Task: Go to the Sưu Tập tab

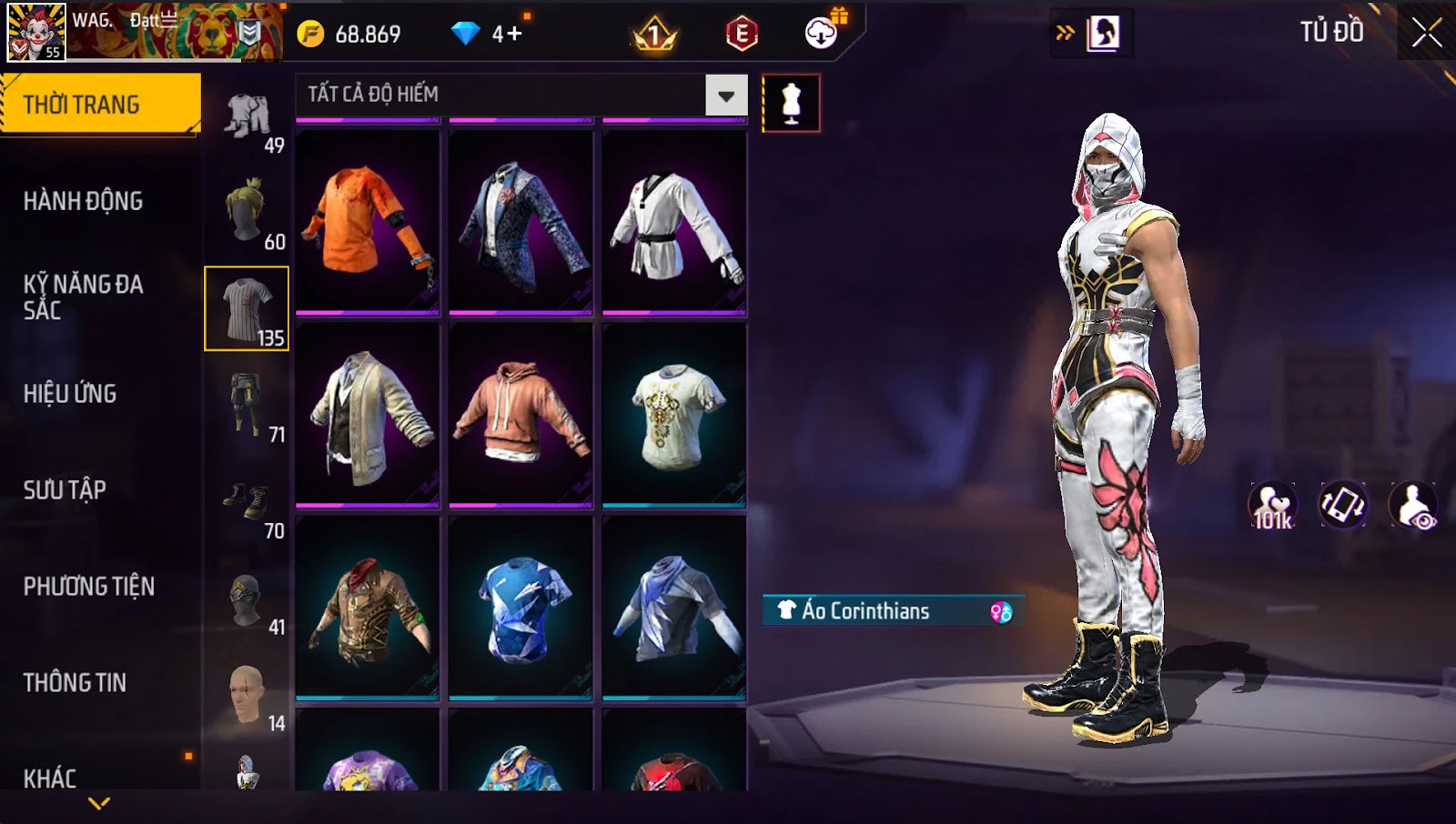Action: (x=65, y=490)
